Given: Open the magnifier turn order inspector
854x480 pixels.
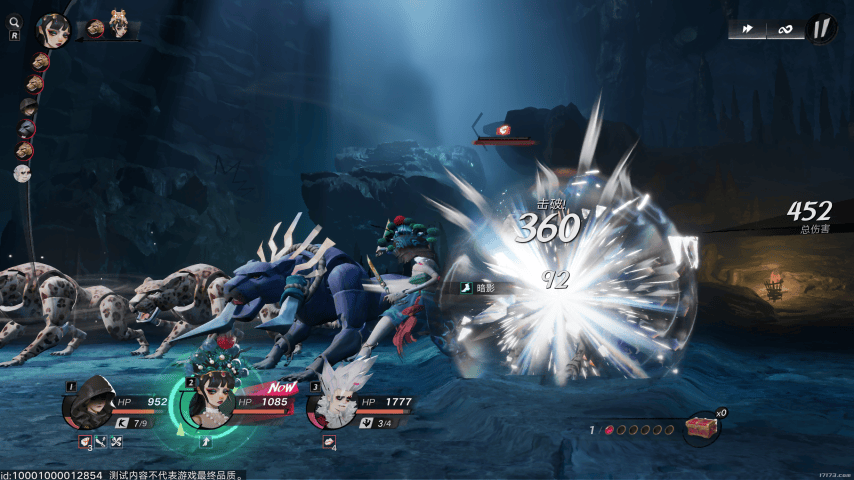Looking at the screenshot, I should pyautogui.click(x=15, y=23).
